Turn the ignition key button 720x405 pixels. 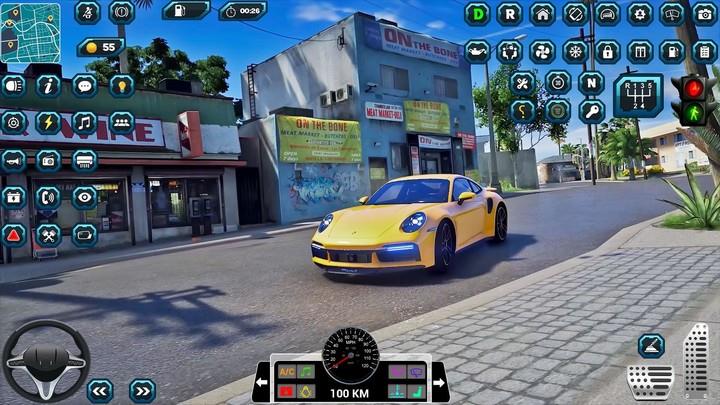[x=591, y=111]
